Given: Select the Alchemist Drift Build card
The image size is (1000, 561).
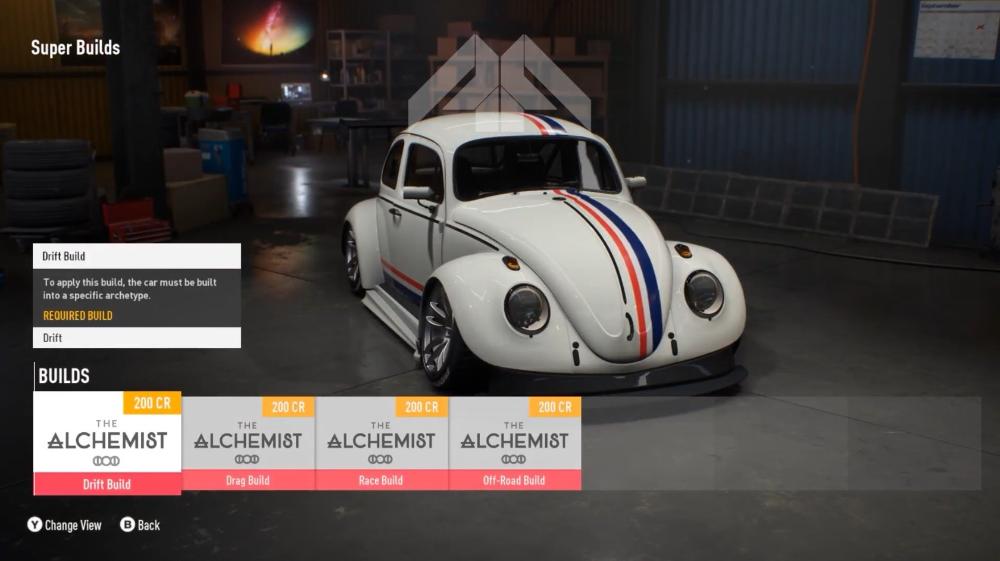Looking at the screenshot, I should (x=107, y=442).
